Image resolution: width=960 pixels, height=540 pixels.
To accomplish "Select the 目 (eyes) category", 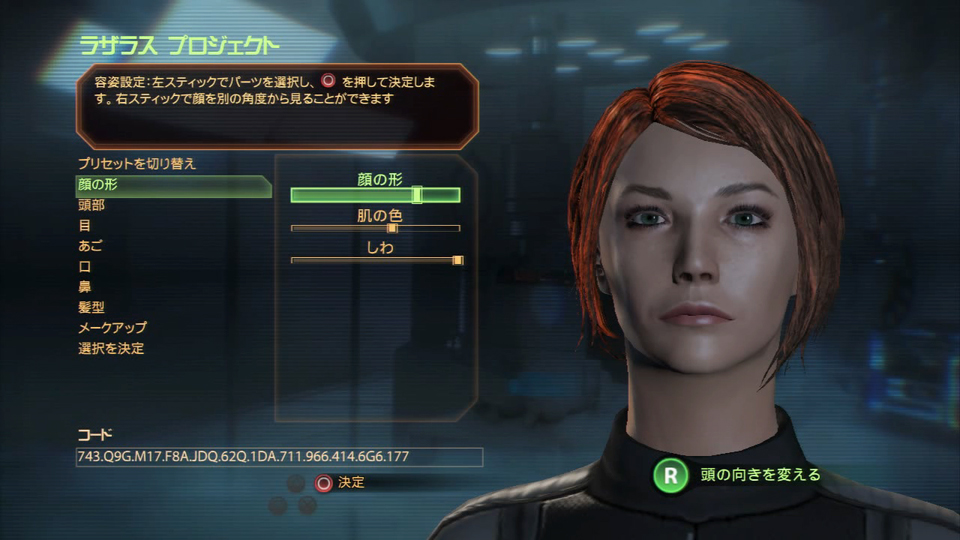I will click(x=85, y=226).
